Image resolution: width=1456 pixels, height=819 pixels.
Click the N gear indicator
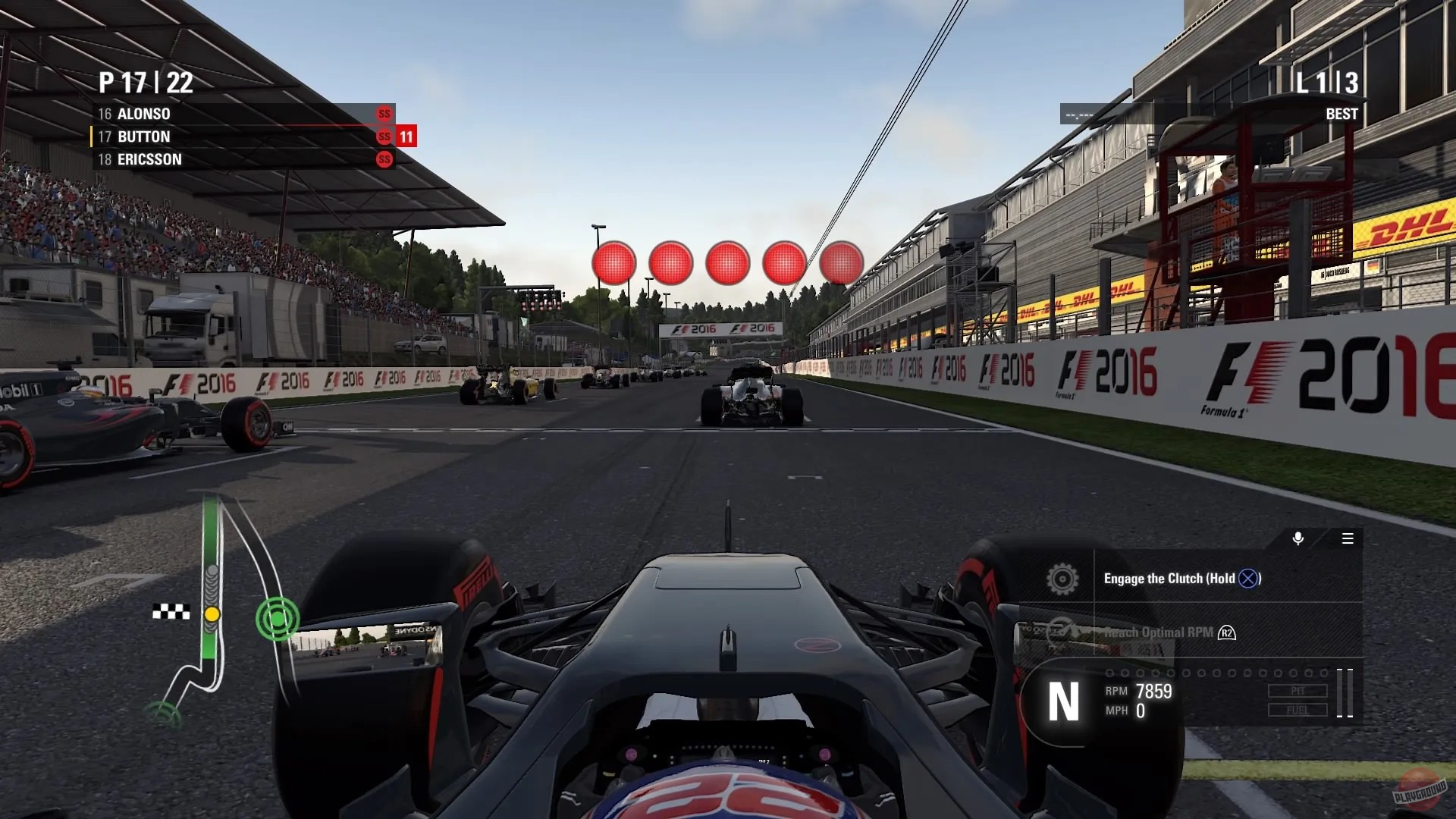[1065, 701]
